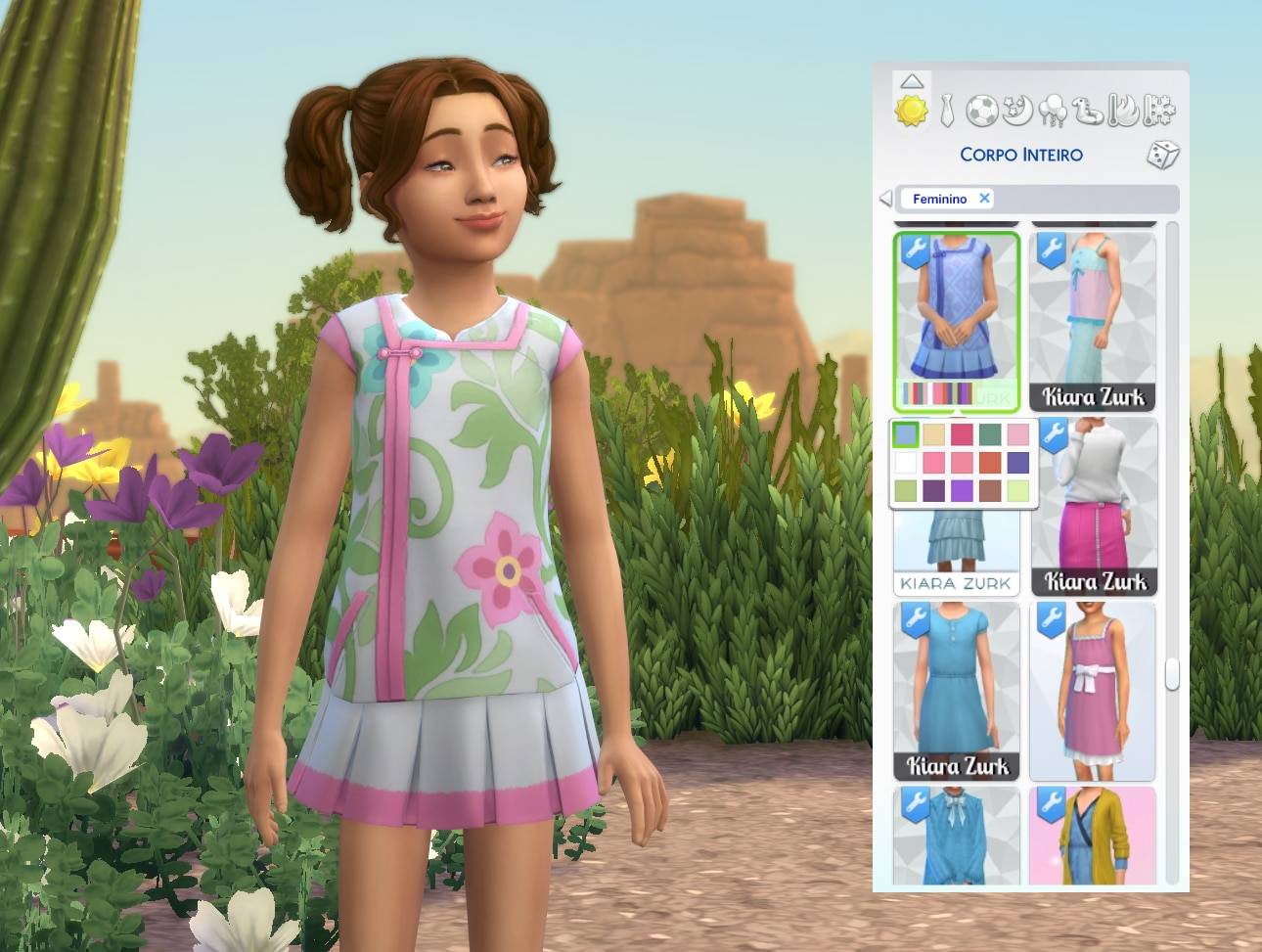Click the back arrow beside the Feminino filter
This screenshot has width=1262, height=952.
coord(885,199)
